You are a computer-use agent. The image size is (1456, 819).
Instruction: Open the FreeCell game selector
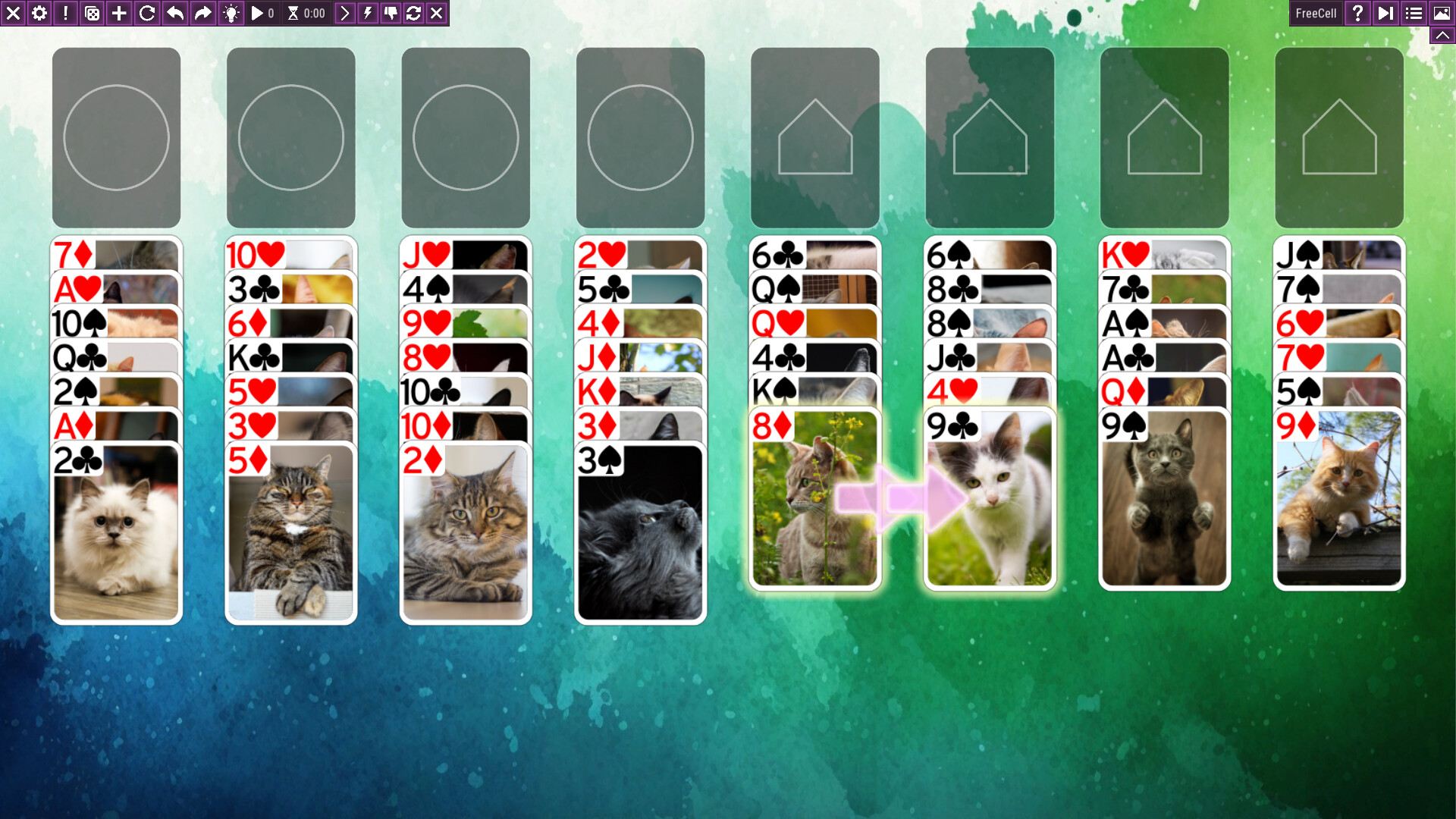coord(1316,13)
